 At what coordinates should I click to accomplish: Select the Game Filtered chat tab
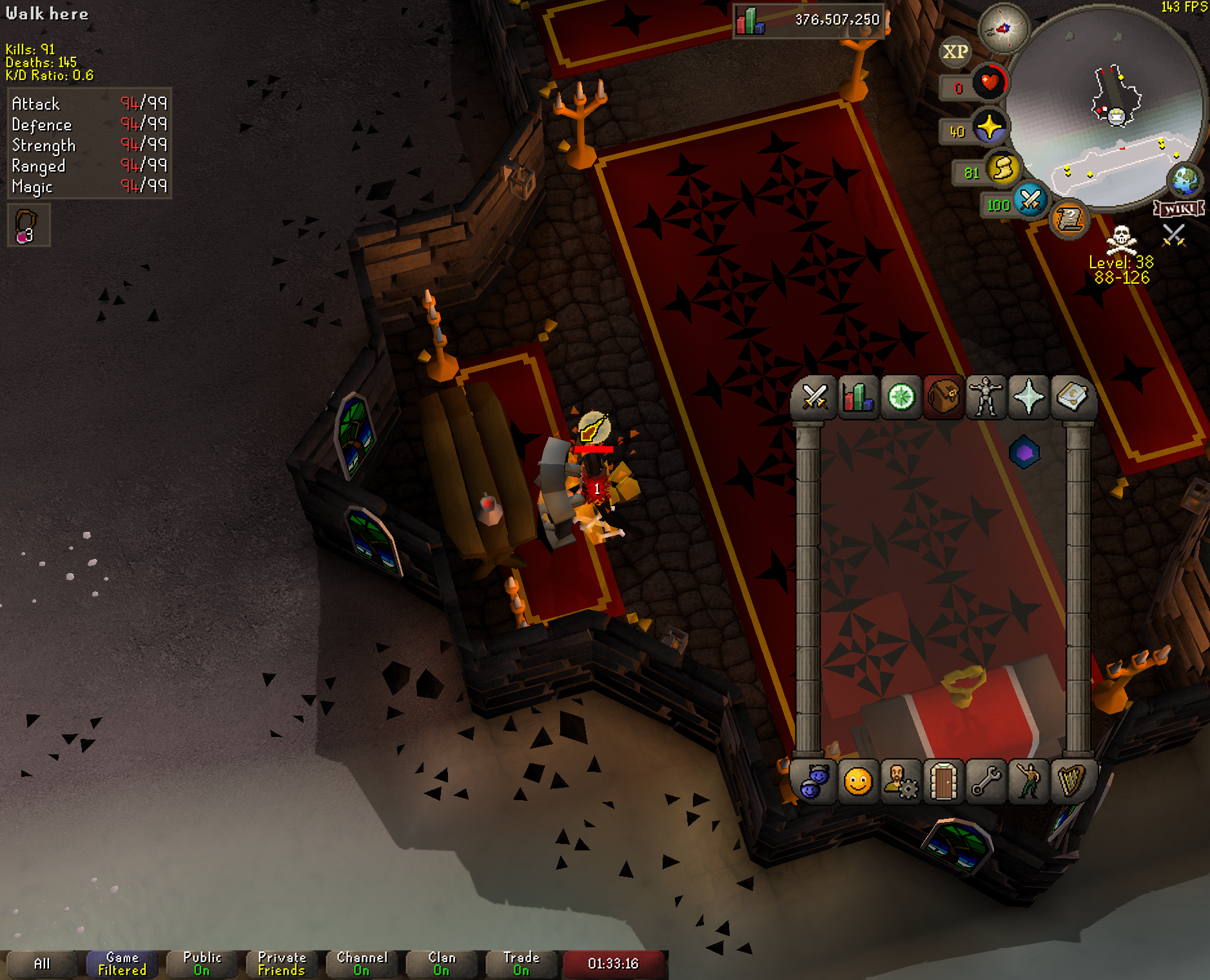[122, 964]
